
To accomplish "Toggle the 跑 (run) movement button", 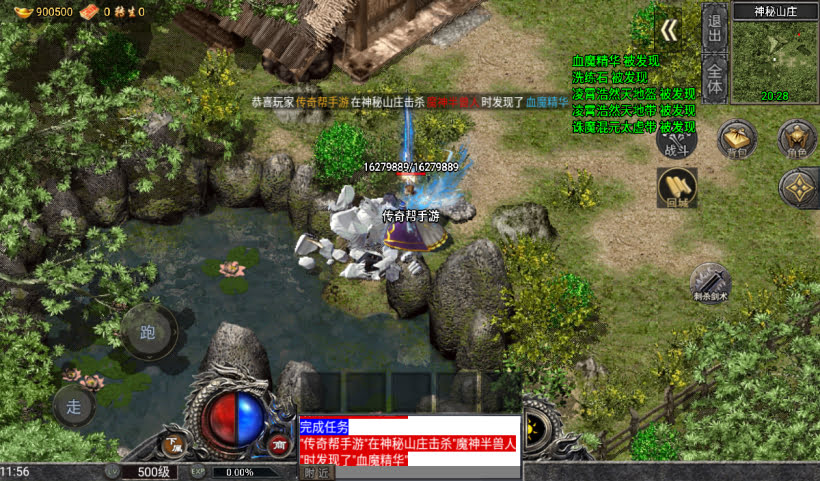I will point(149,331).
